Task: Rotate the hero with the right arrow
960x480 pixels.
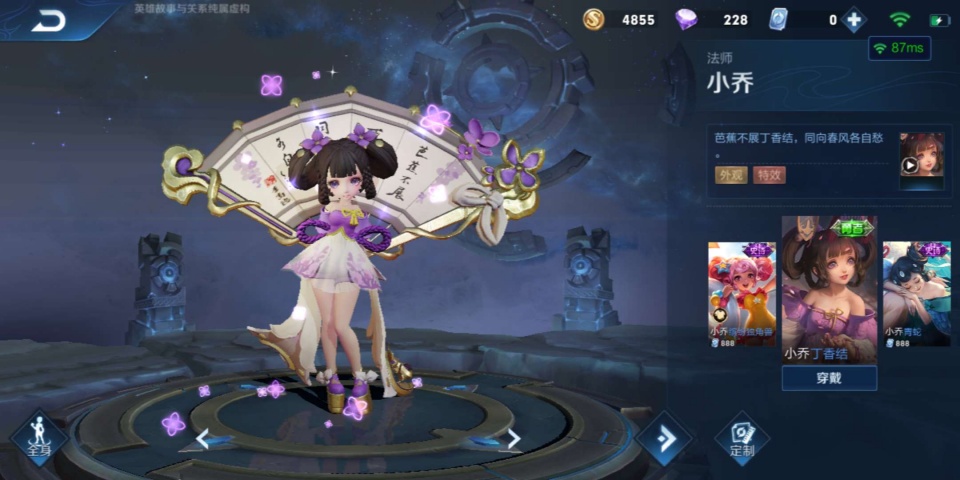Action: 513,438
